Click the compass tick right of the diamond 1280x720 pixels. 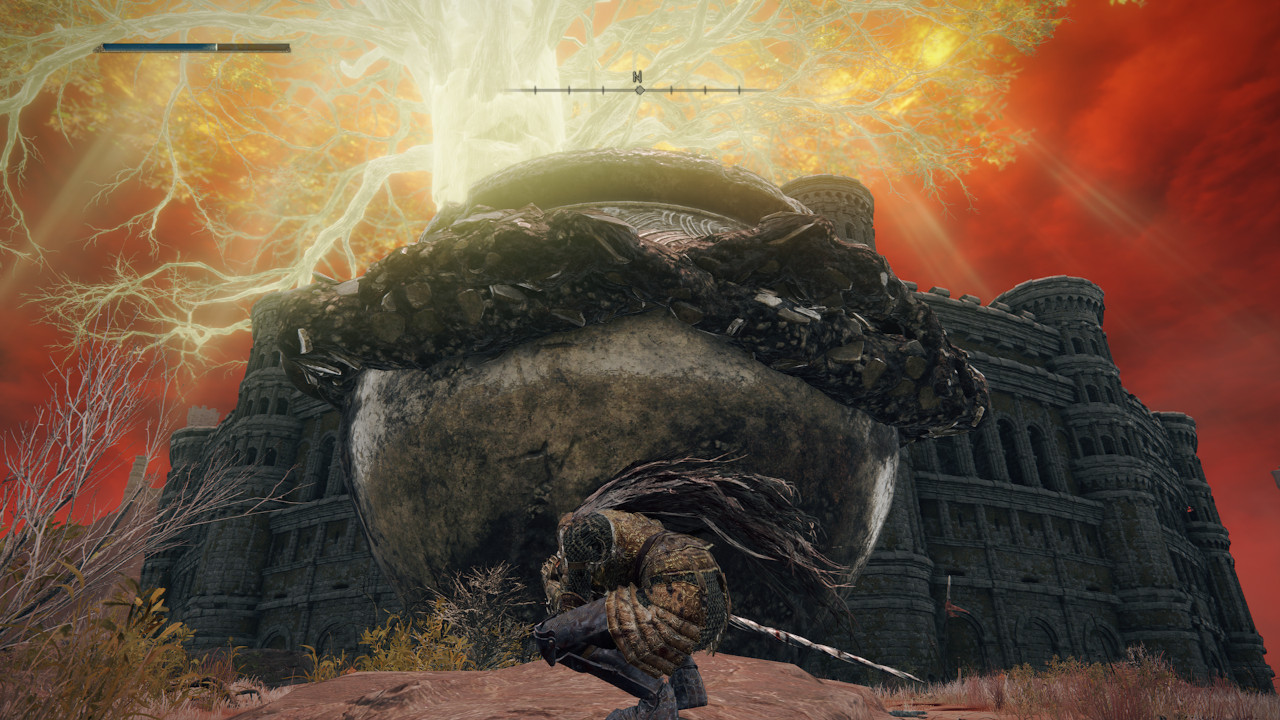click(672, 90)
